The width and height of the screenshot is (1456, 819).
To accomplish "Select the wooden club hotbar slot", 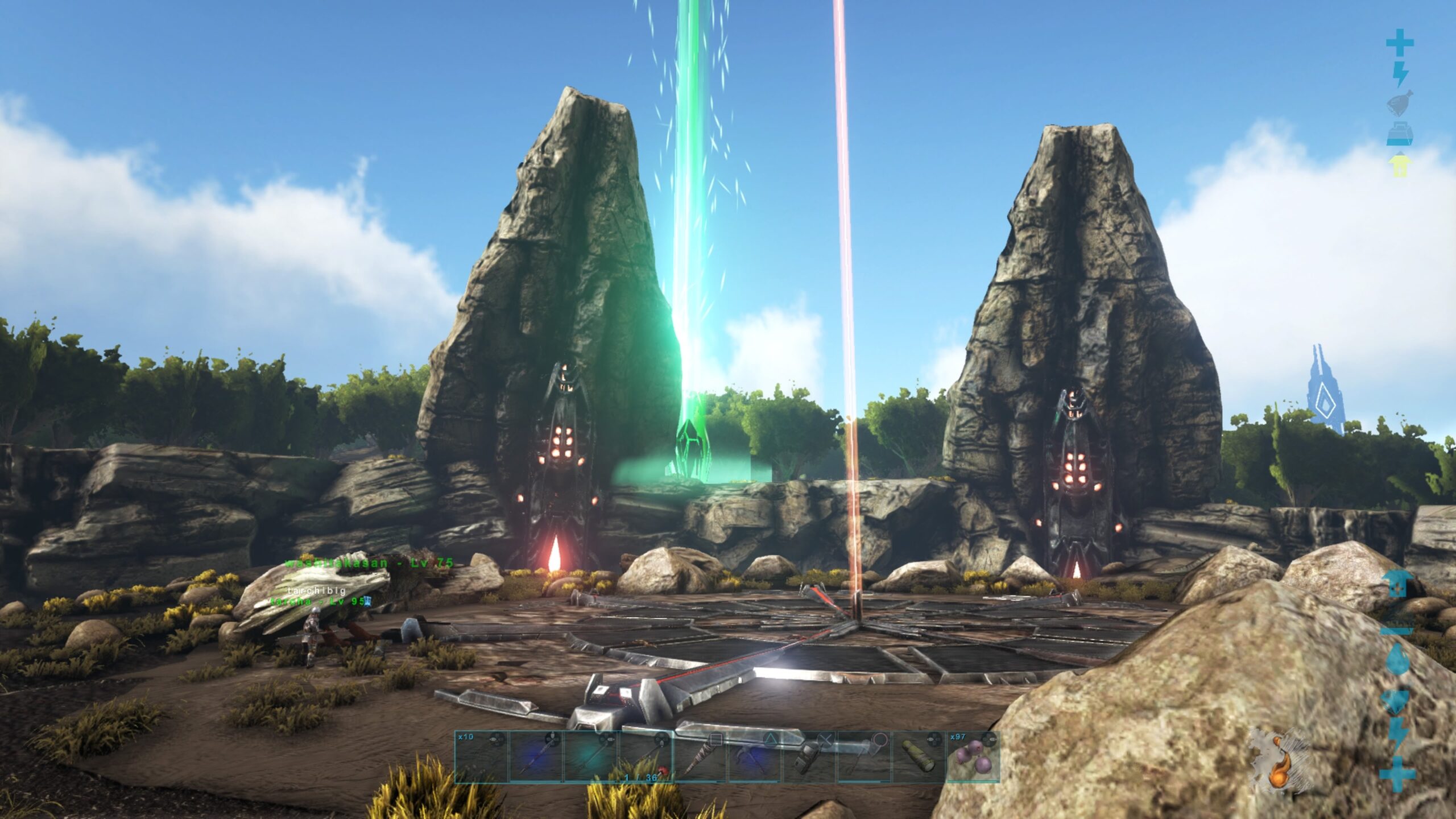I will pyautogui.click(x=701, y=756).
